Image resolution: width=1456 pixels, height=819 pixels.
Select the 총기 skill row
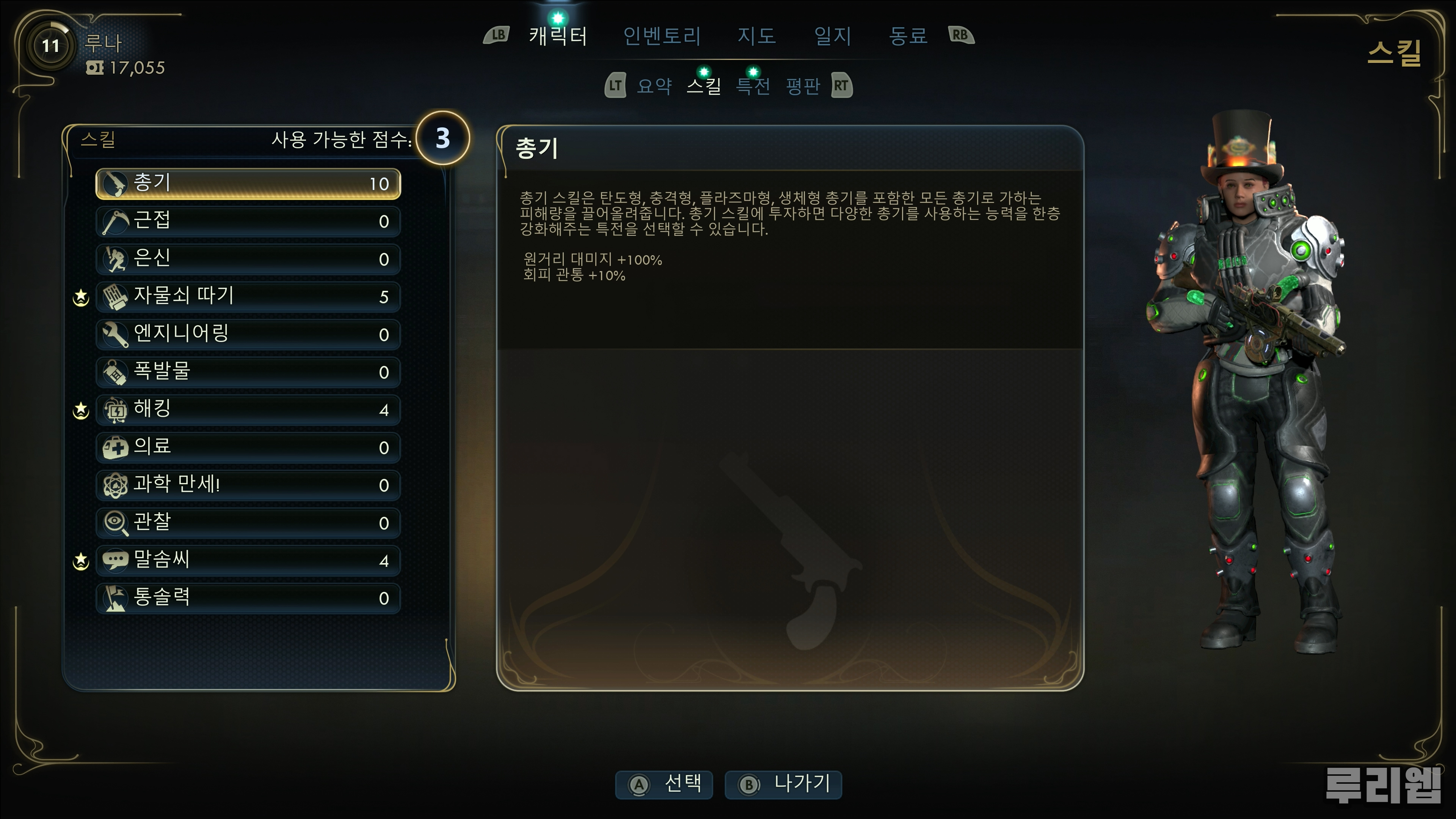(x=248, y=184)
